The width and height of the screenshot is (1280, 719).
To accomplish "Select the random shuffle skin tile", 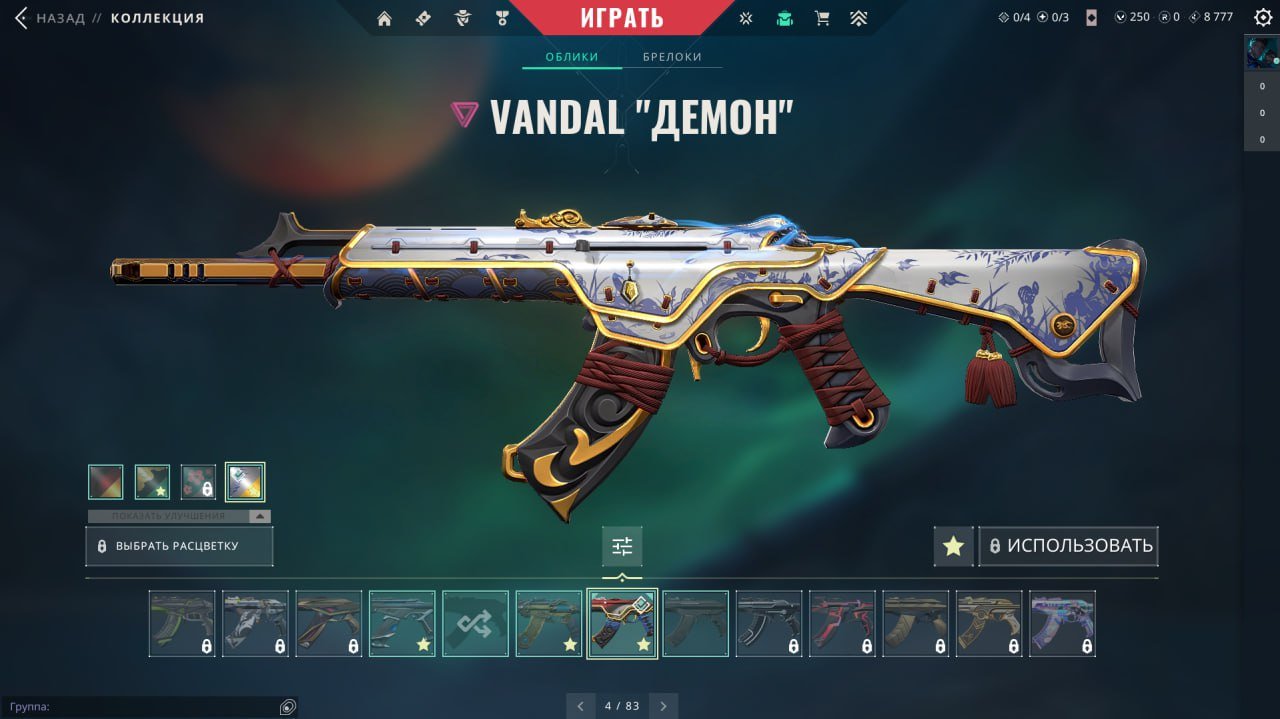I will pos(475,623).
